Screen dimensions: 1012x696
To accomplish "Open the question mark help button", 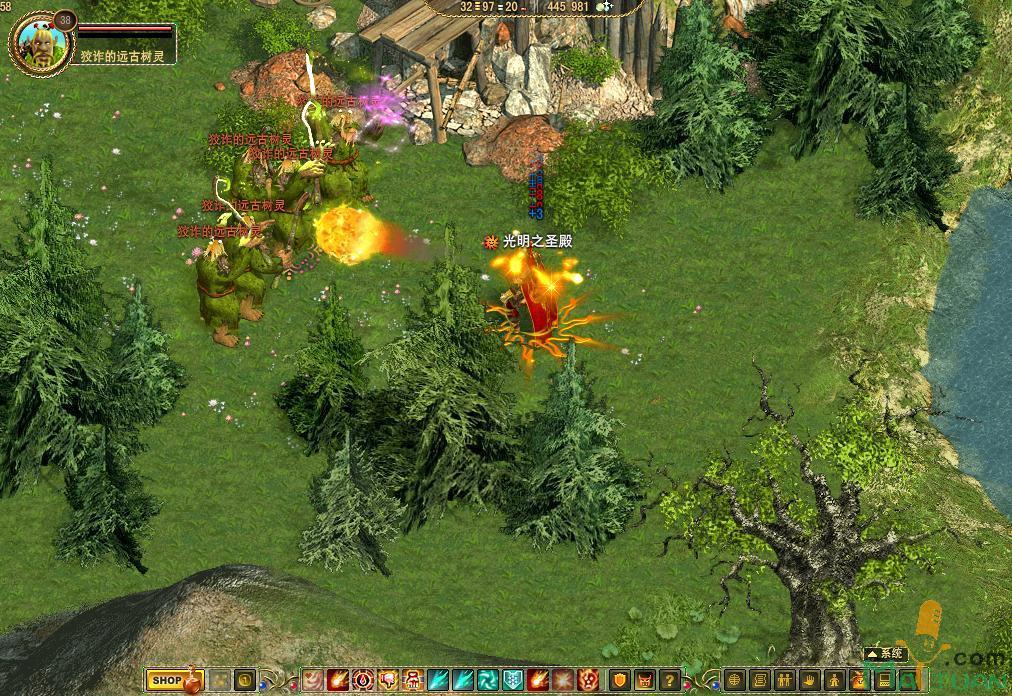I will pyautogui.click(x=669, y=680).
